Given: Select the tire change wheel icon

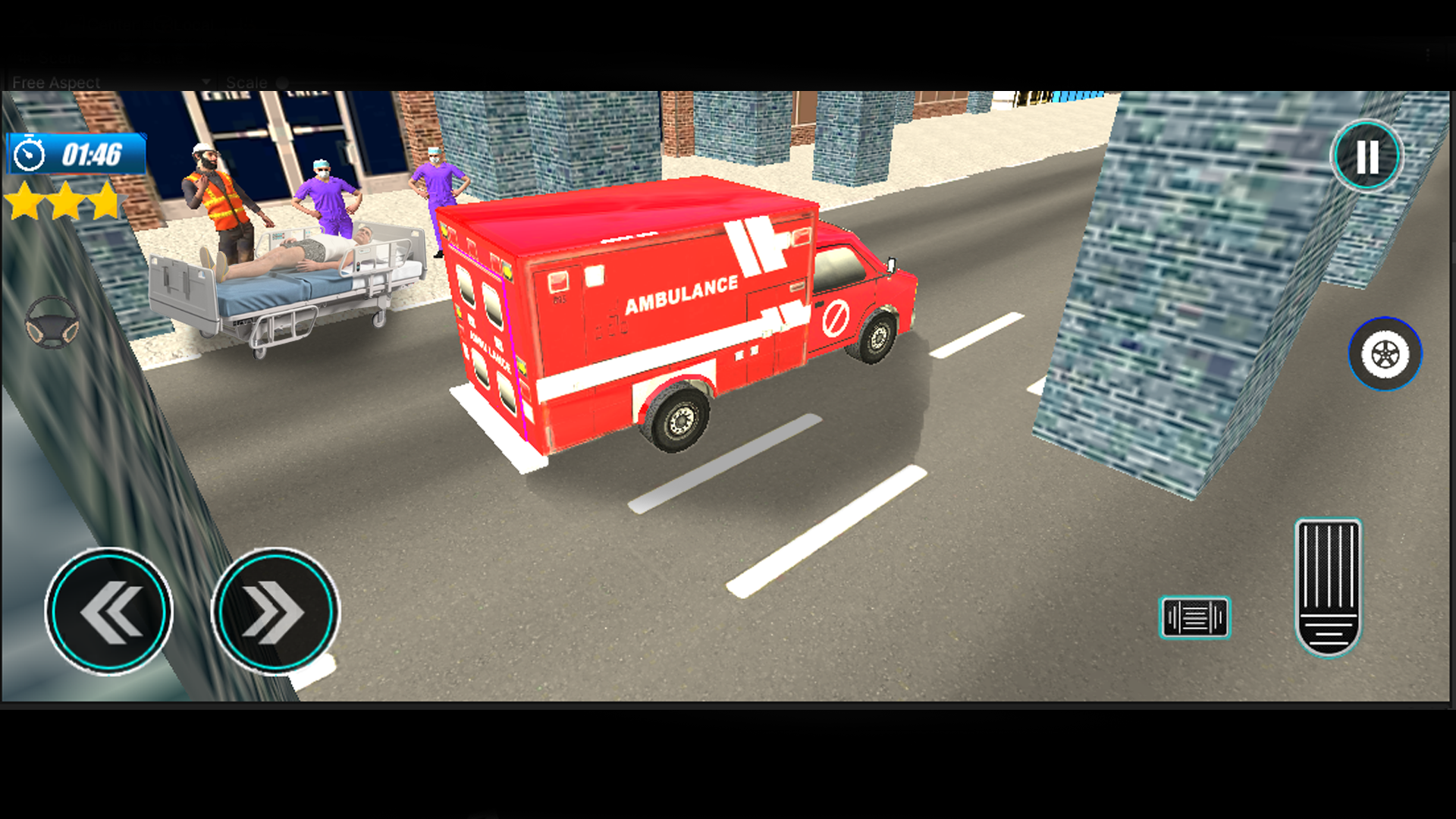Looking at the screenshot, I should coord(1385,350).
